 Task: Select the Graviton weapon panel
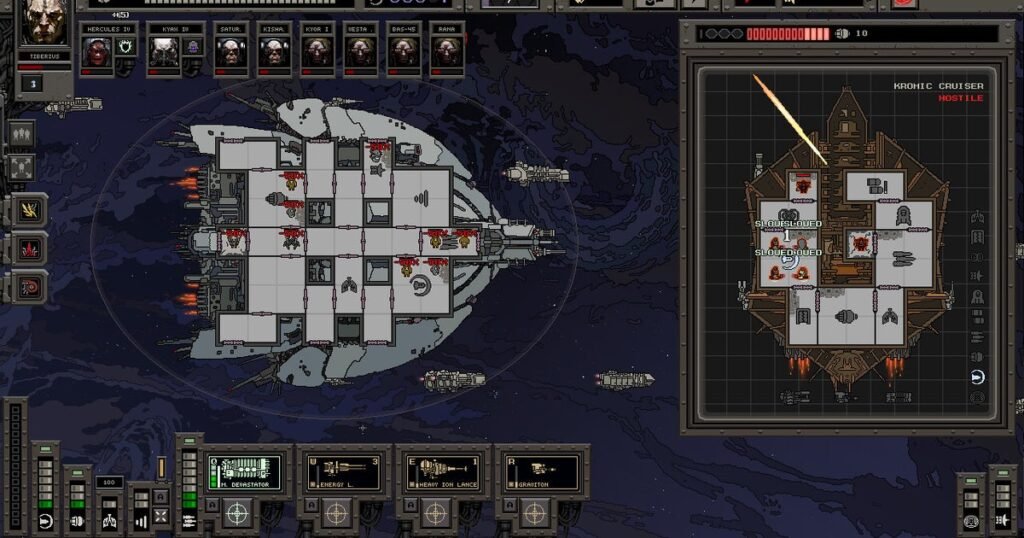tap(541, 472)
